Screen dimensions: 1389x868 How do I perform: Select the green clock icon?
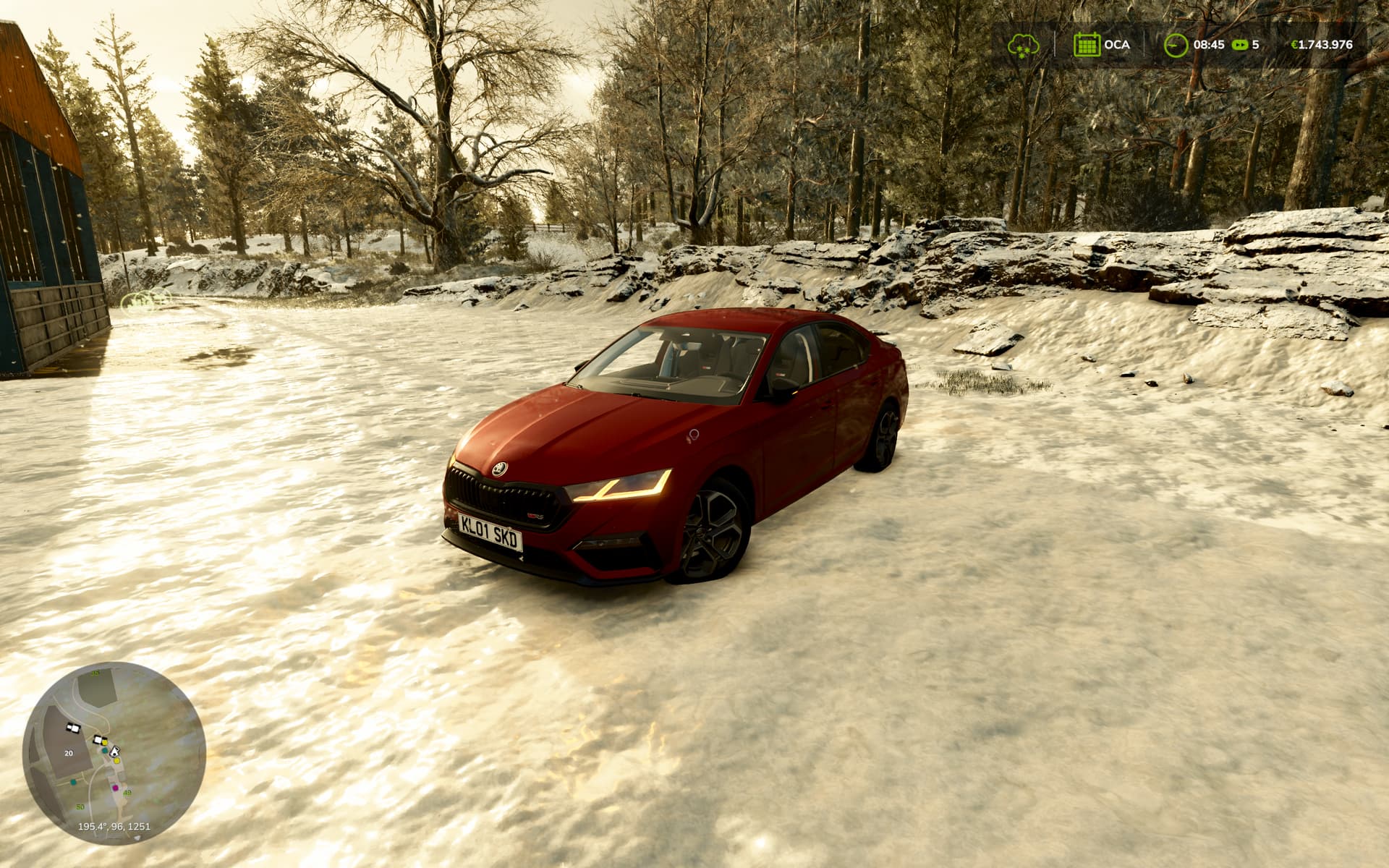(1176, 45)
